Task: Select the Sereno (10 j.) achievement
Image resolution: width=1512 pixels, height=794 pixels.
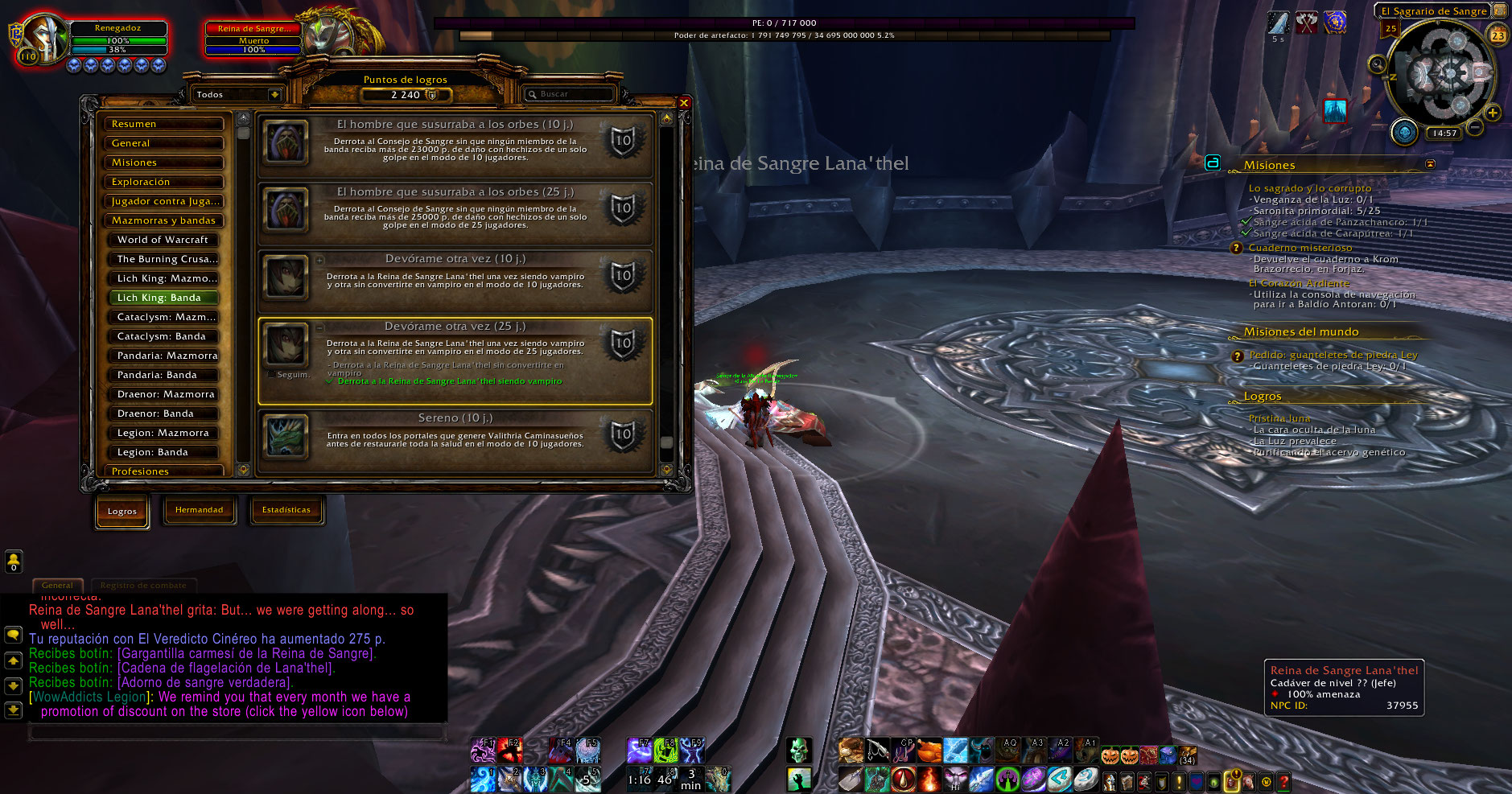Action: (x=455, y=434)
